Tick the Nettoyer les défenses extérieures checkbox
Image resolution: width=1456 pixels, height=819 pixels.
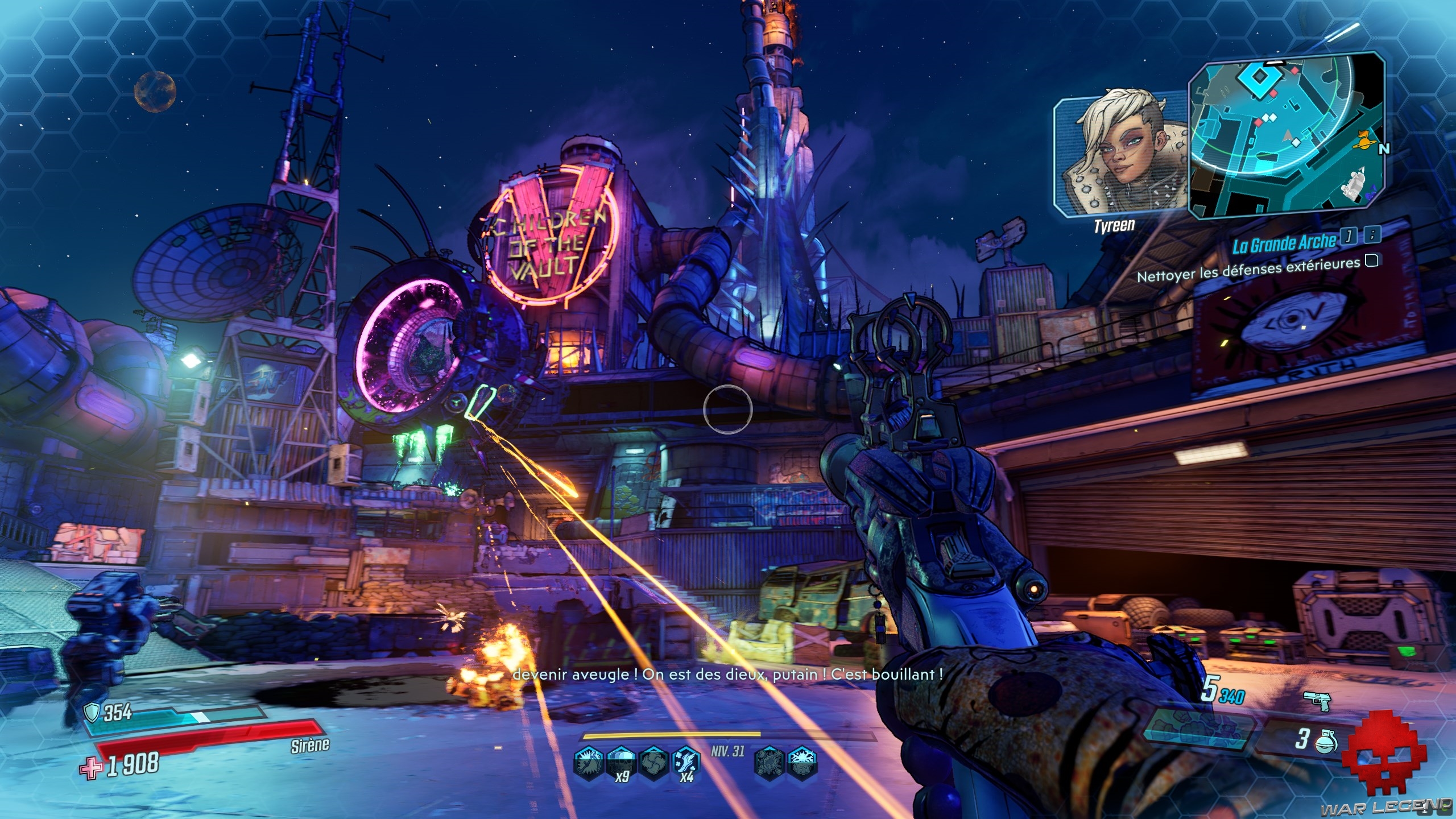coord(1371,261)
